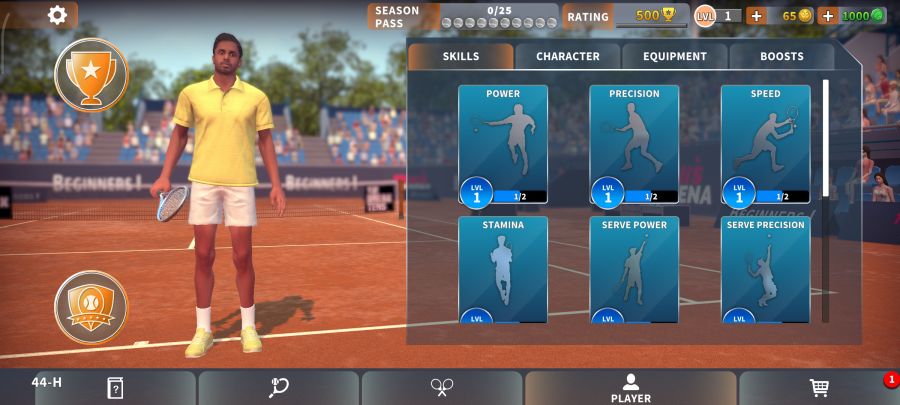Click the trophy star badge button

91,74
